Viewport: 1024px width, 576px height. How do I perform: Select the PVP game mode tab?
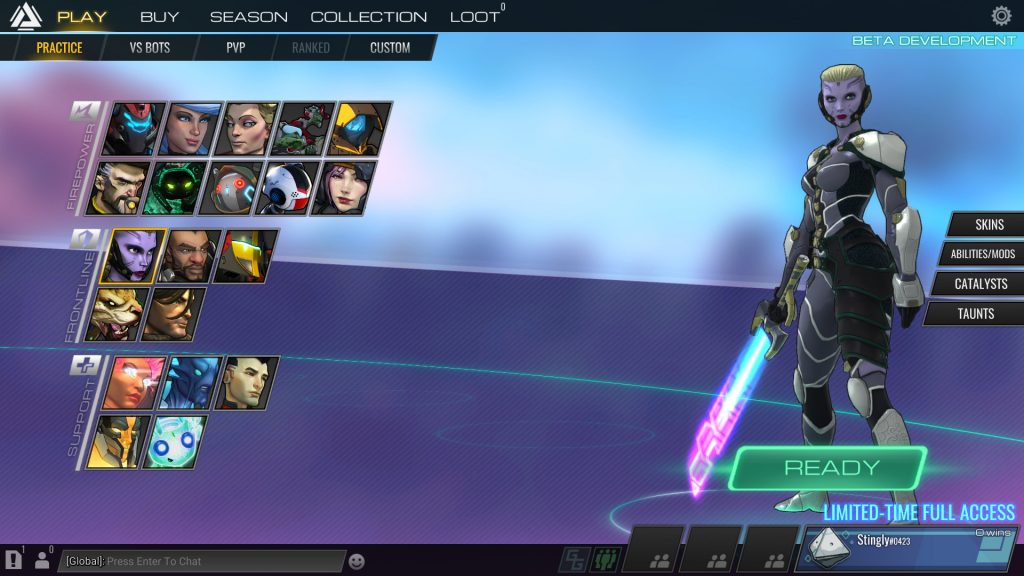coord(235,47)
